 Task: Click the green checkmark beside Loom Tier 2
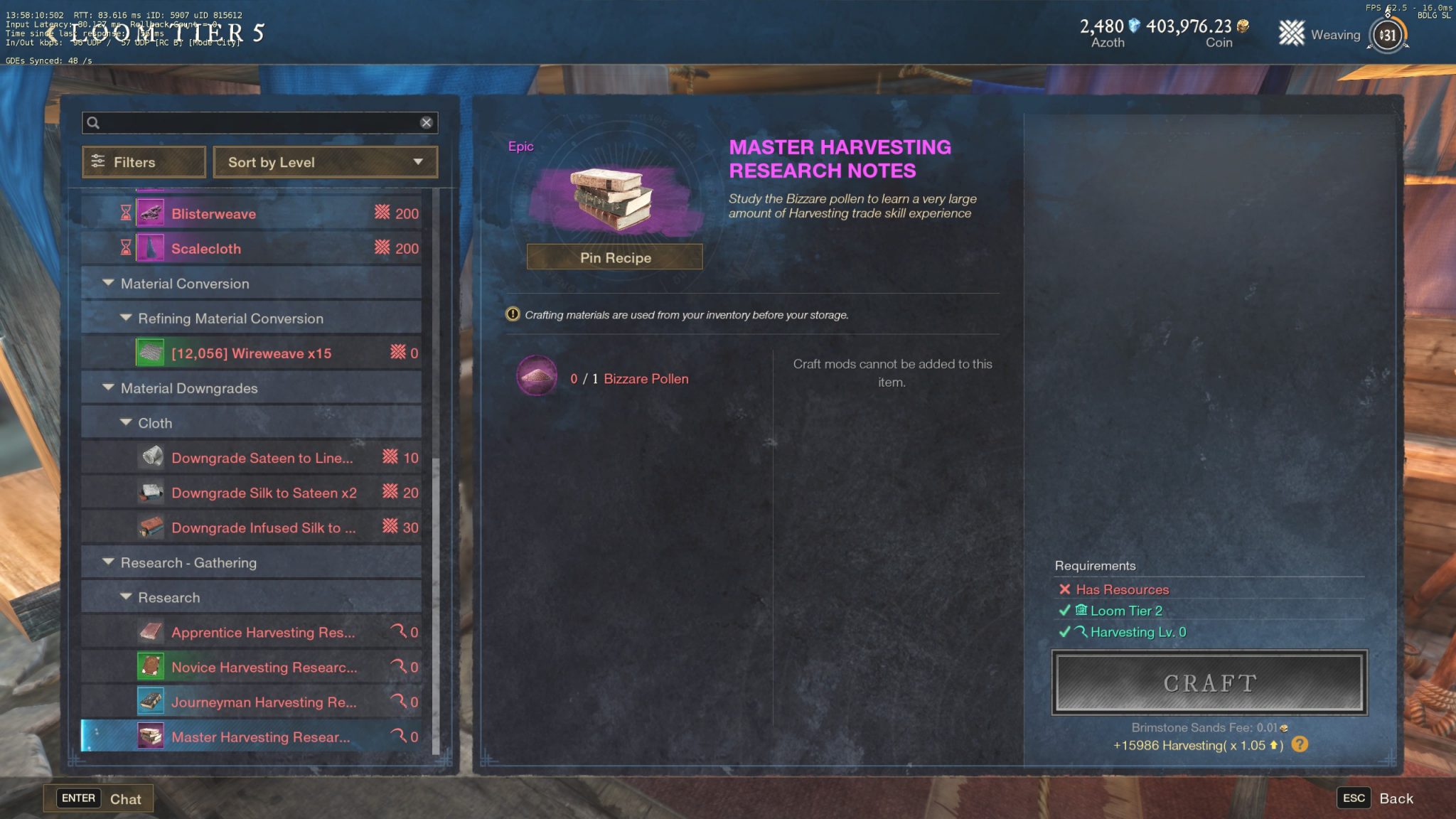pyautogui.click(x=1064, y=610)
